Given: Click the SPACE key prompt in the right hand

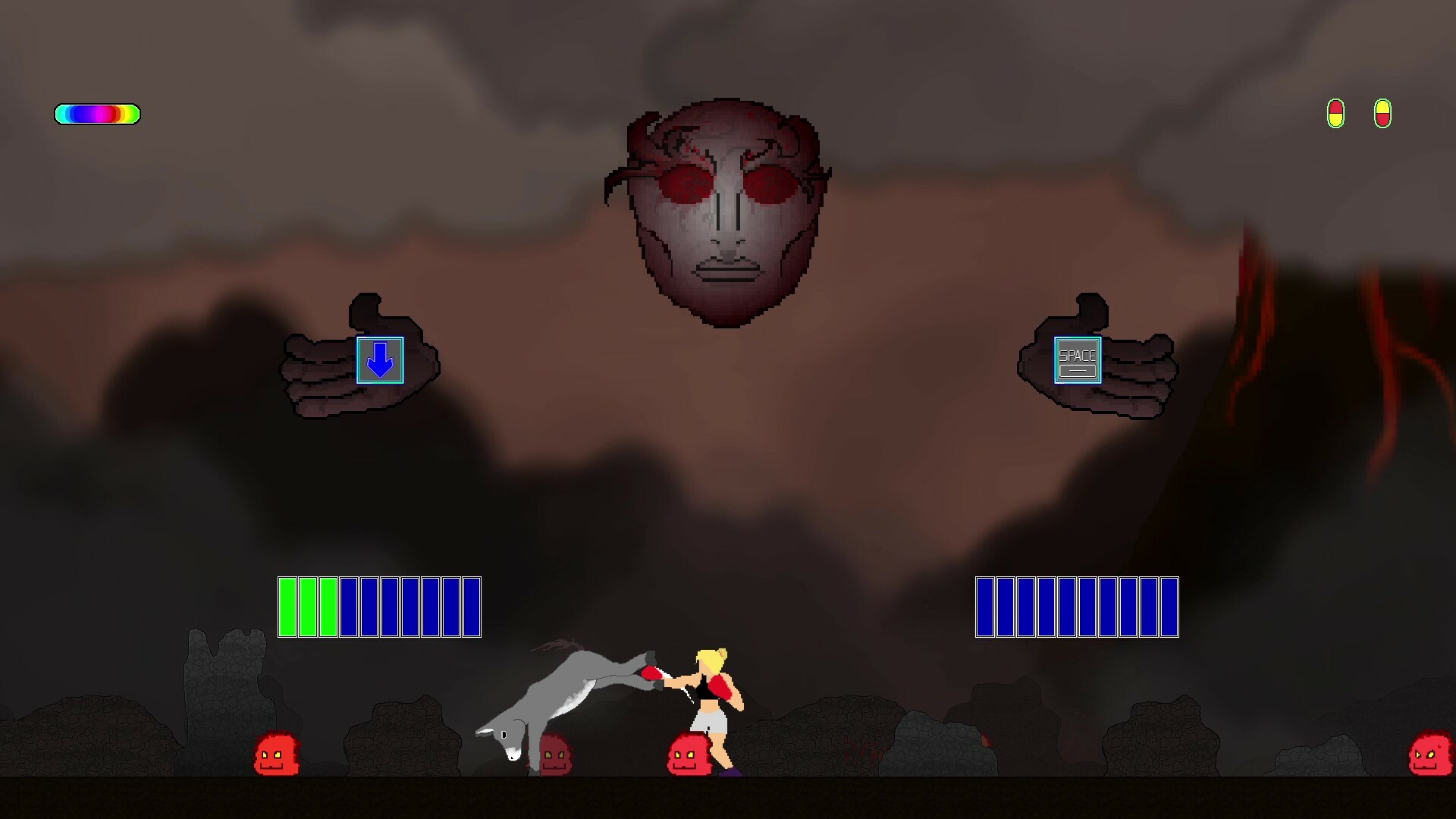Looking at the screenshot, I should (x=1078, y=360).
